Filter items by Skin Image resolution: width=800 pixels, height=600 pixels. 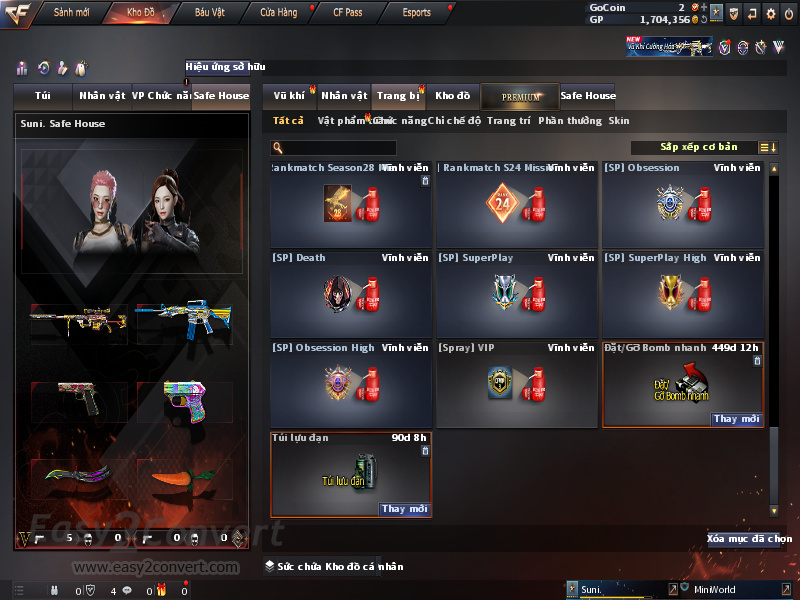point(619,120)
